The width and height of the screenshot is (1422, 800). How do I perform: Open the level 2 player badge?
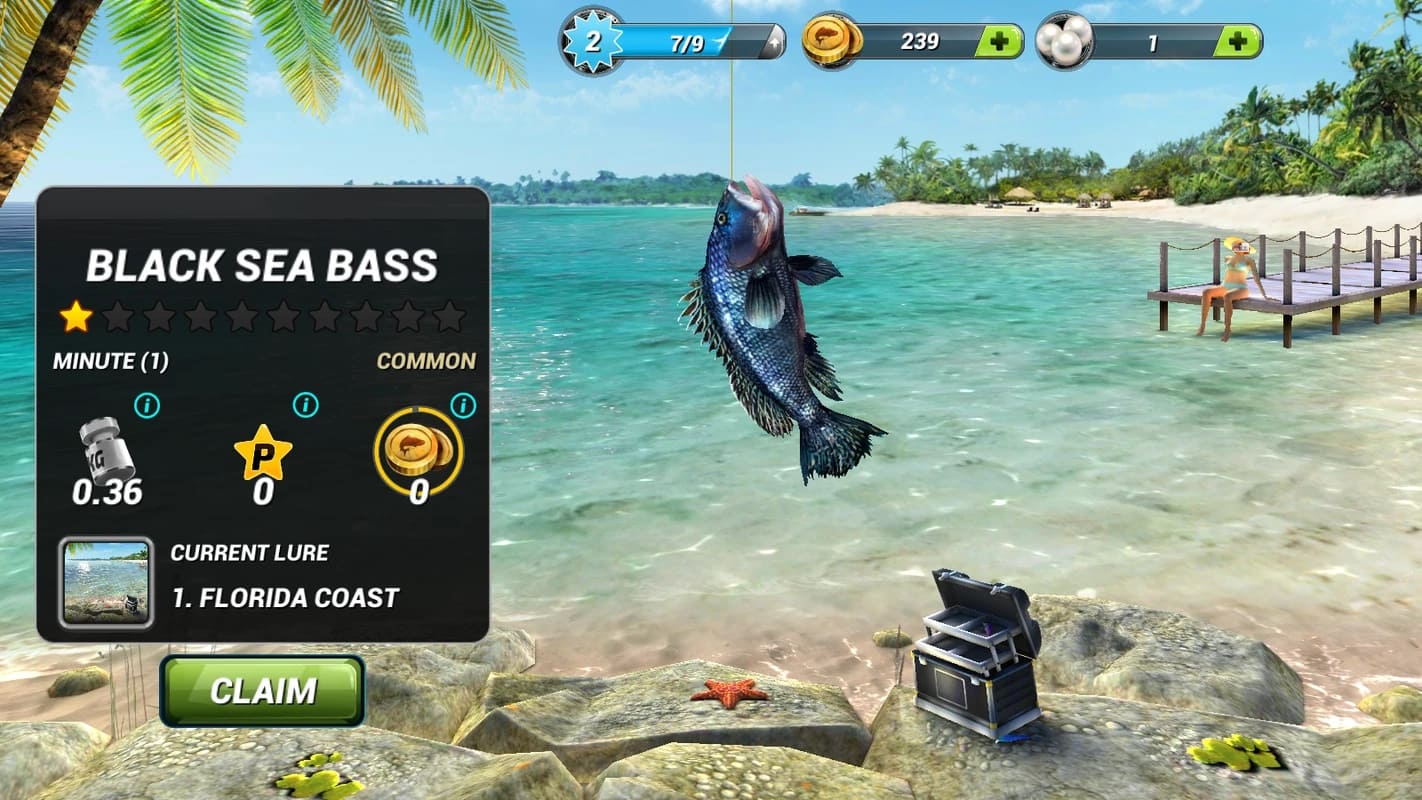594,41
